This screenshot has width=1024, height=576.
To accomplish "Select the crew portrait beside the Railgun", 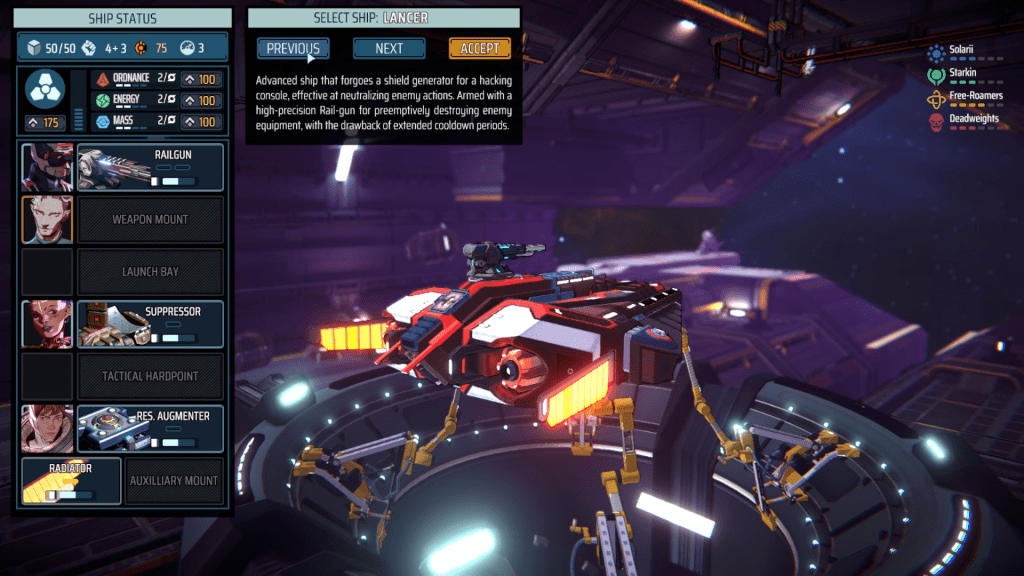I will pos(47,167).
